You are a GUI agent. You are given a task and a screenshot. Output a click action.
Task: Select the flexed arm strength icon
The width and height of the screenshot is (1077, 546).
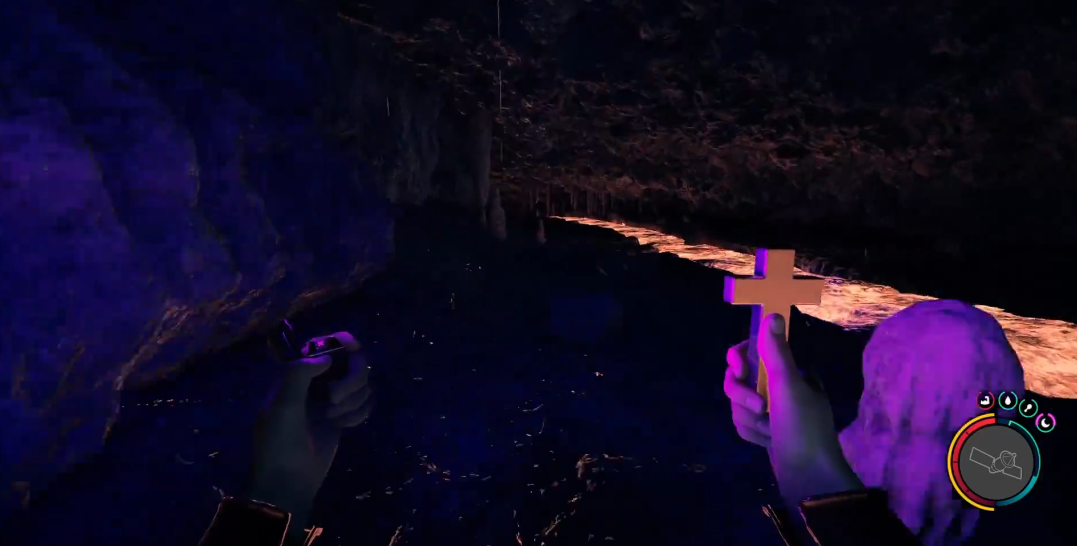point(985,400)
